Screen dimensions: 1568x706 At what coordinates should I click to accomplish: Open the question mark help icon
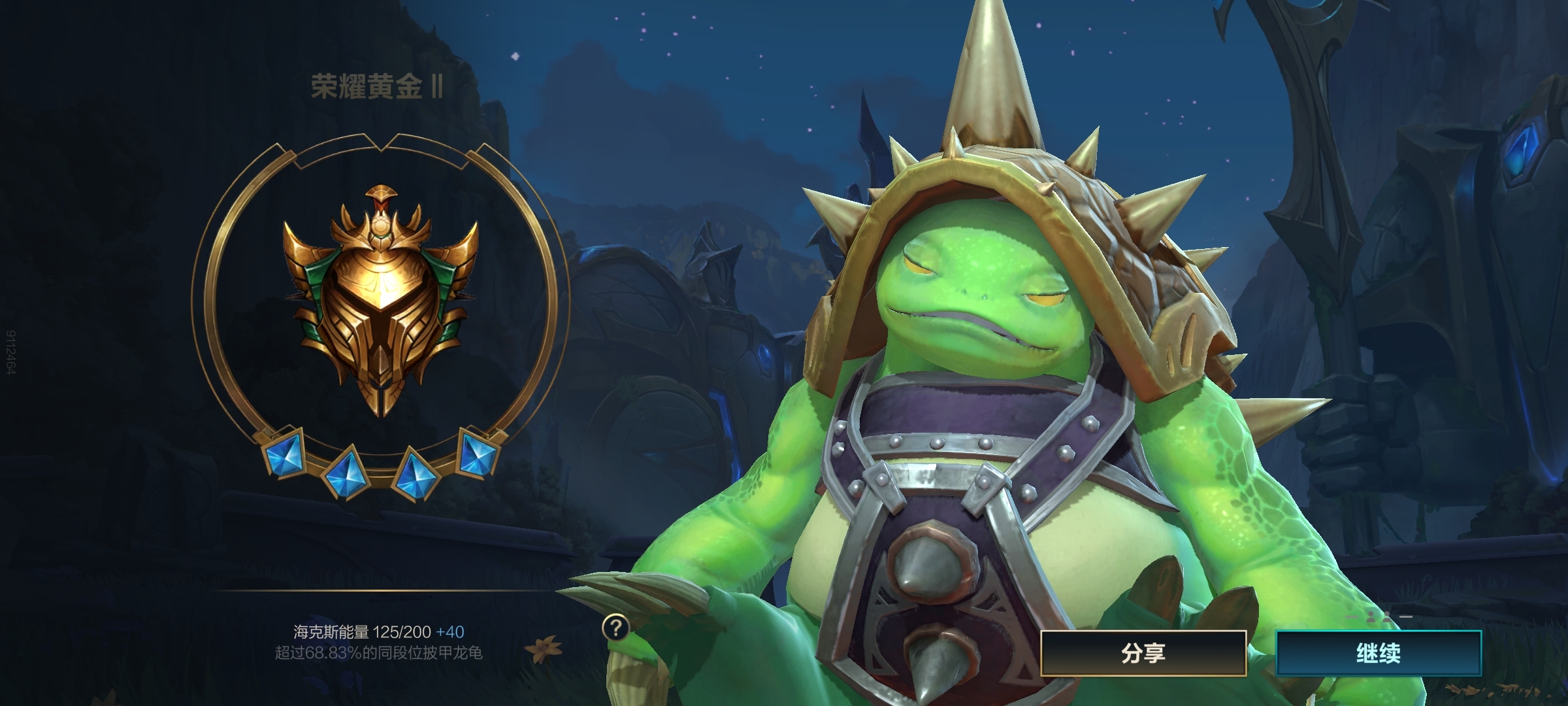pyautogui.click(x=615, y=628)
